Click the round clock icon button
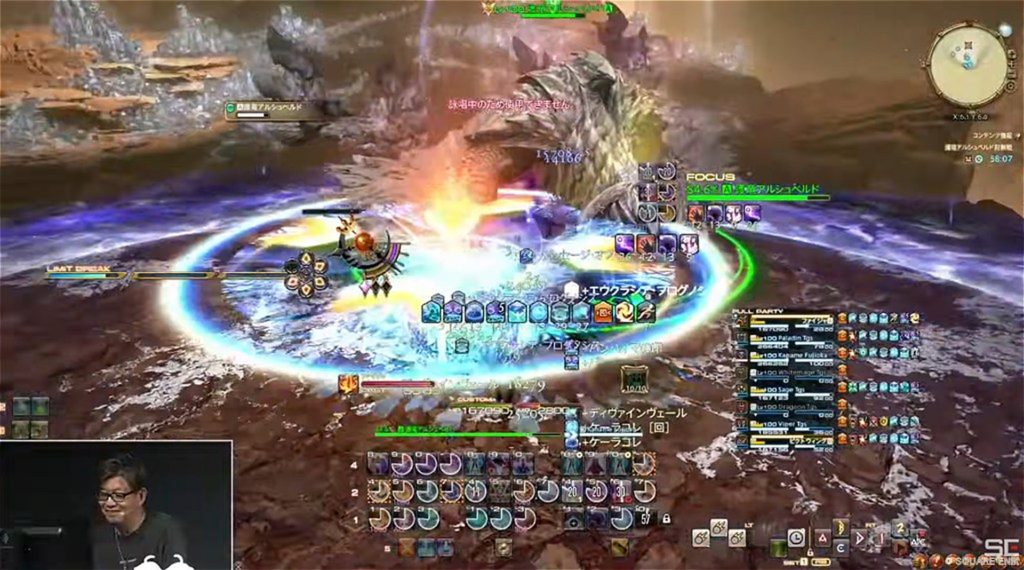The width and height of the screenshot is (1024, 570). pos(796,537)
